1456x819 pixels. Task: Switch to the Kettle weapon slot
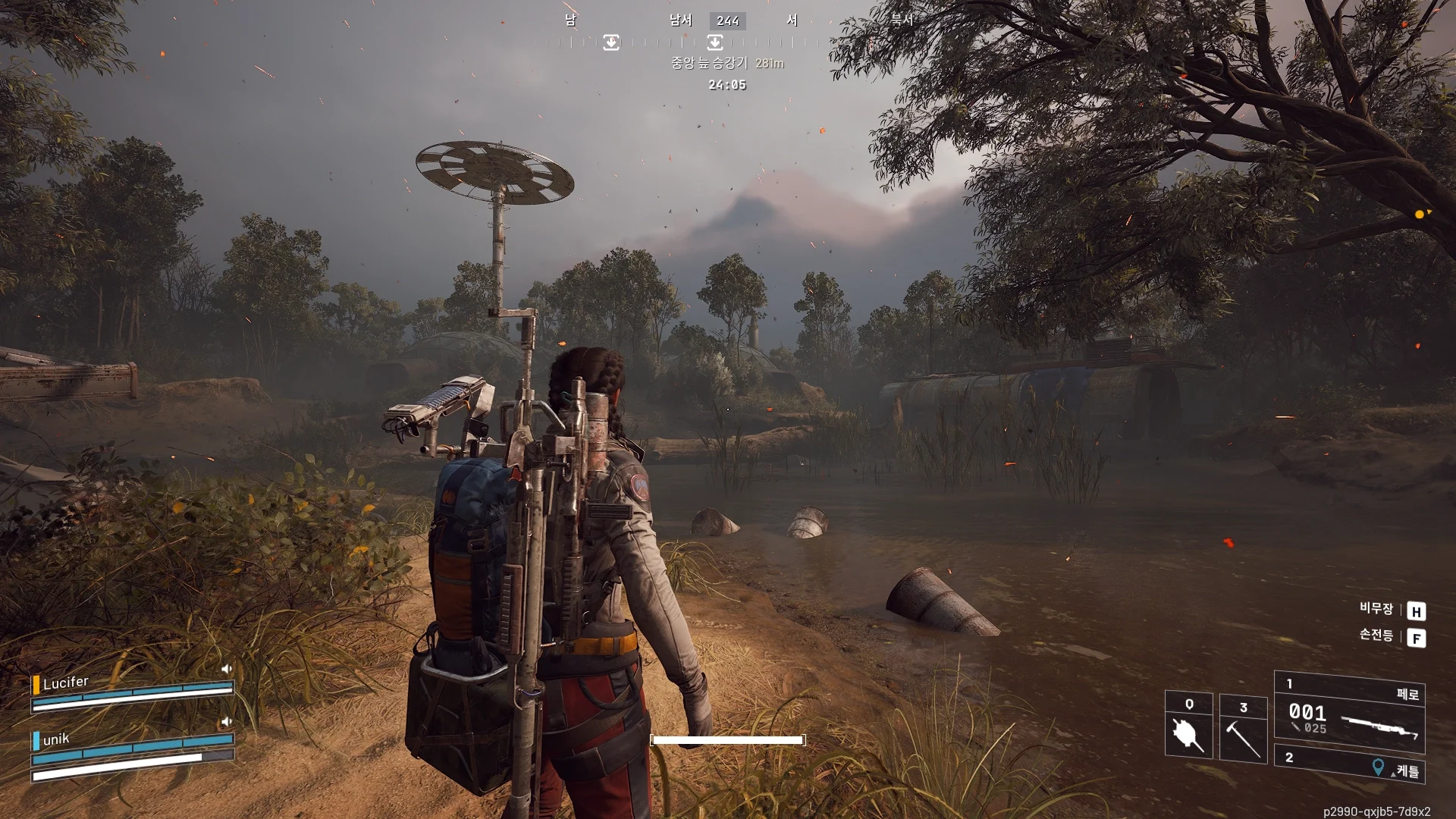[1349, 764]
